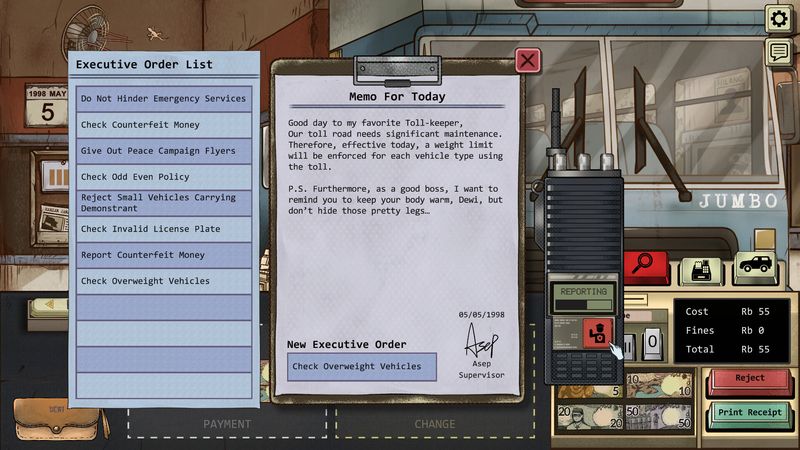Choose 'Check Overweight Vehicles' in the order list
800x450 pixels.
tap(164, 281)
